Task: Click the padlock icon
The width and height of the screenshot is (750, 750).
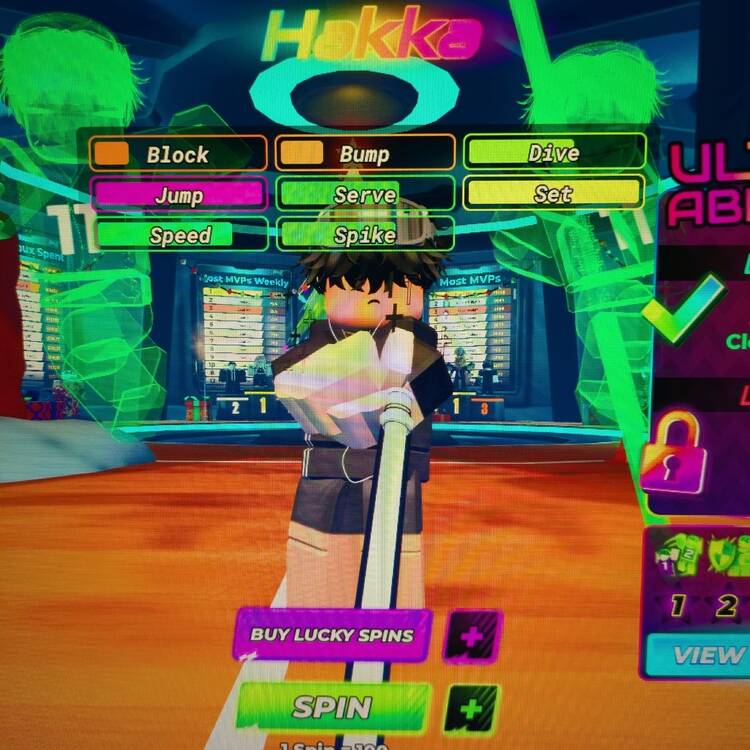Action: coord(673,455)
